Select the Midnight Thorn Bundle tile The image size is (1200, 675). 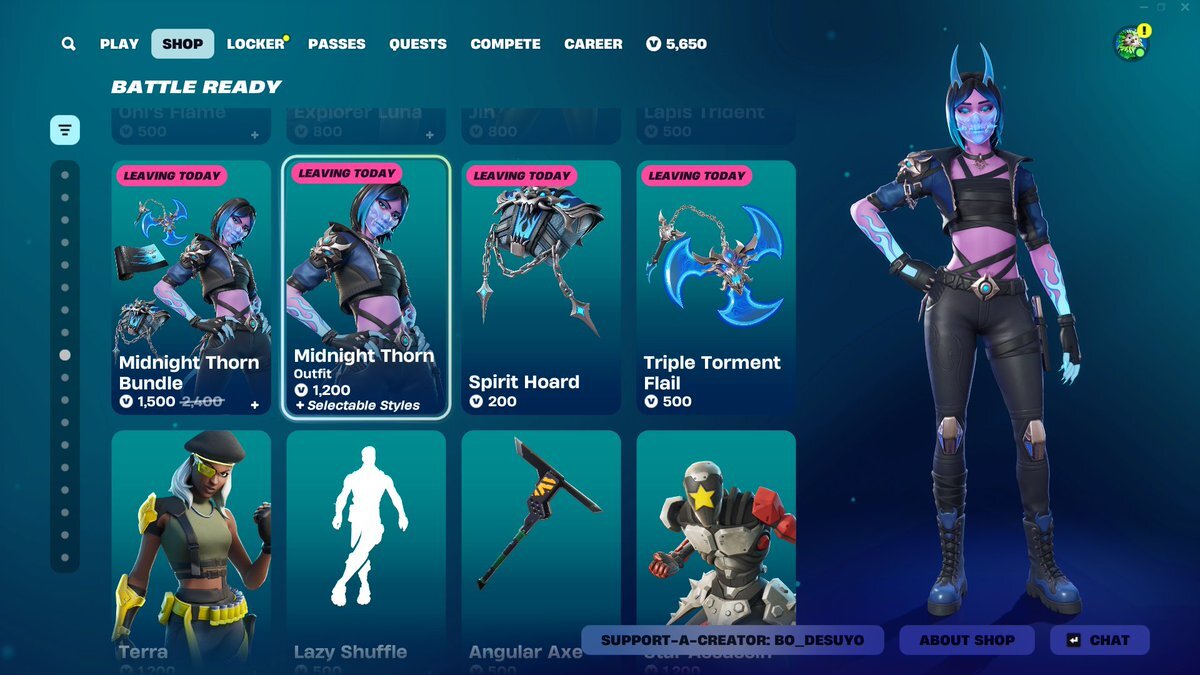point(191,287)
